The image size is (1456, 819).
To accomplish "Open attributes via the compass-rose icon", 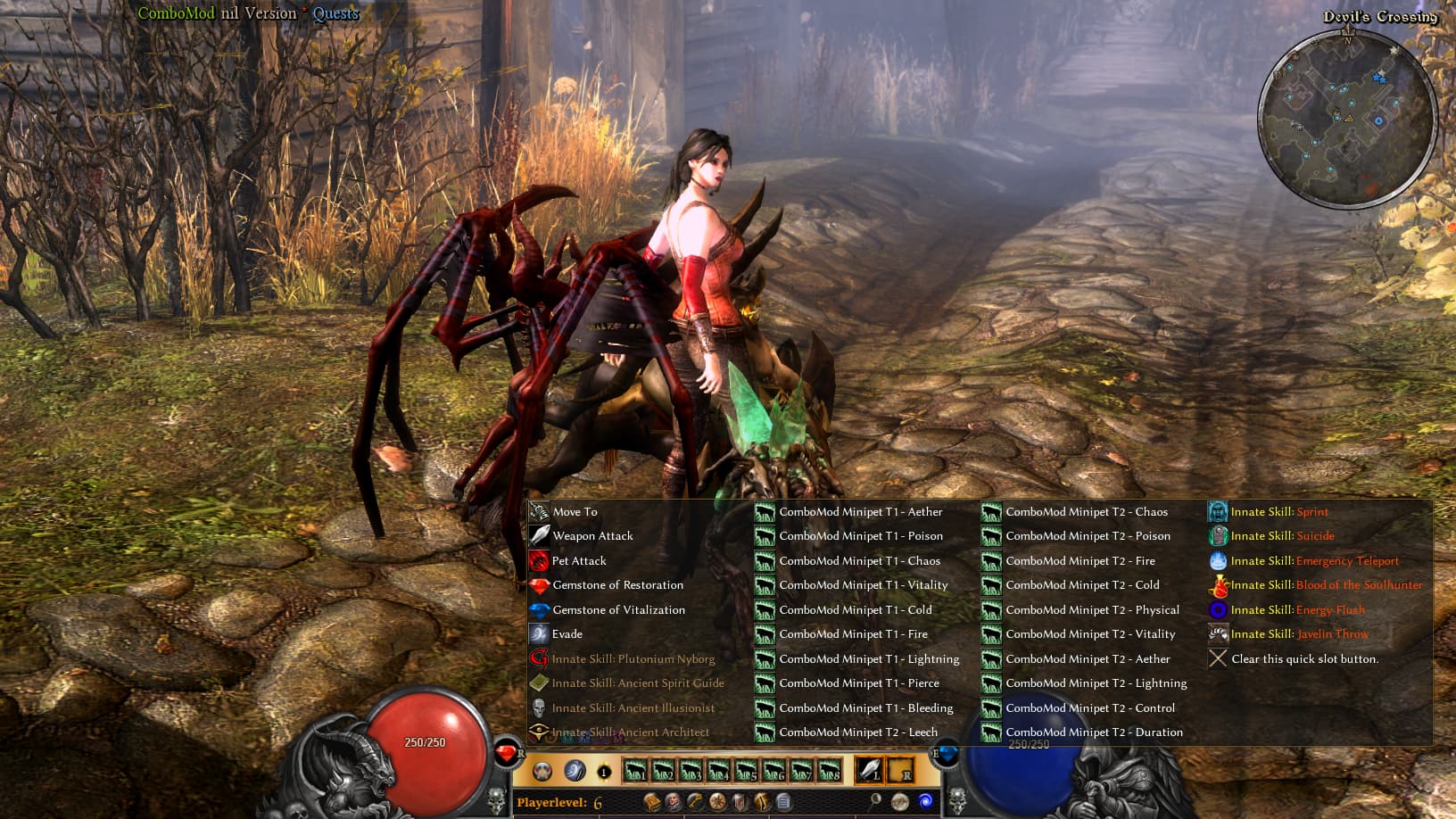I will point(717,801).
